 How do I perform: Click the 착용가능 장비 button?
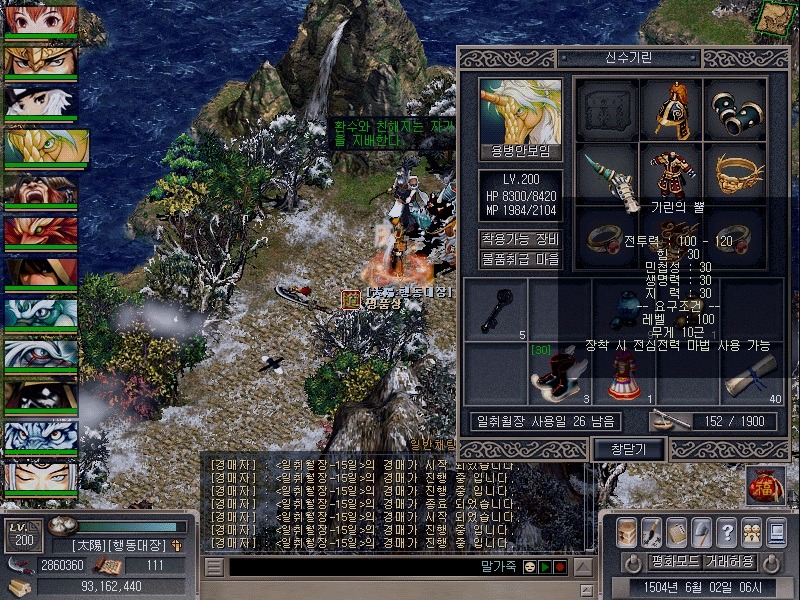520,239
